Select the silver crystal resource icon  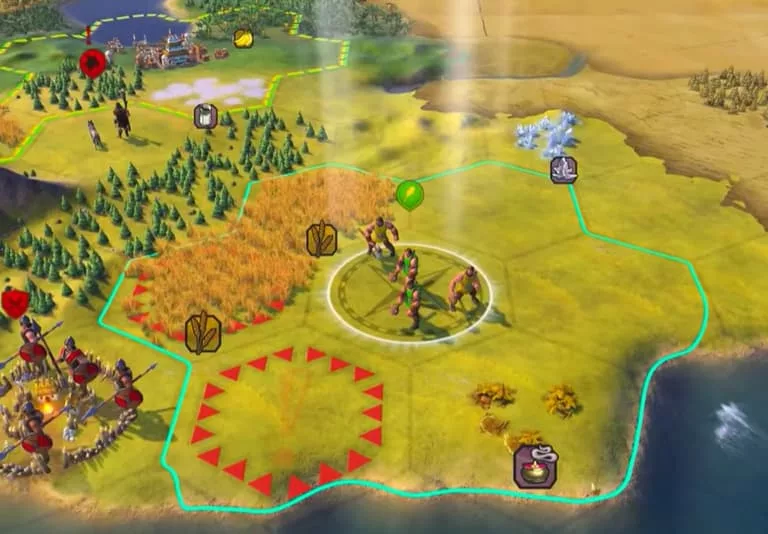coord(563,169)
